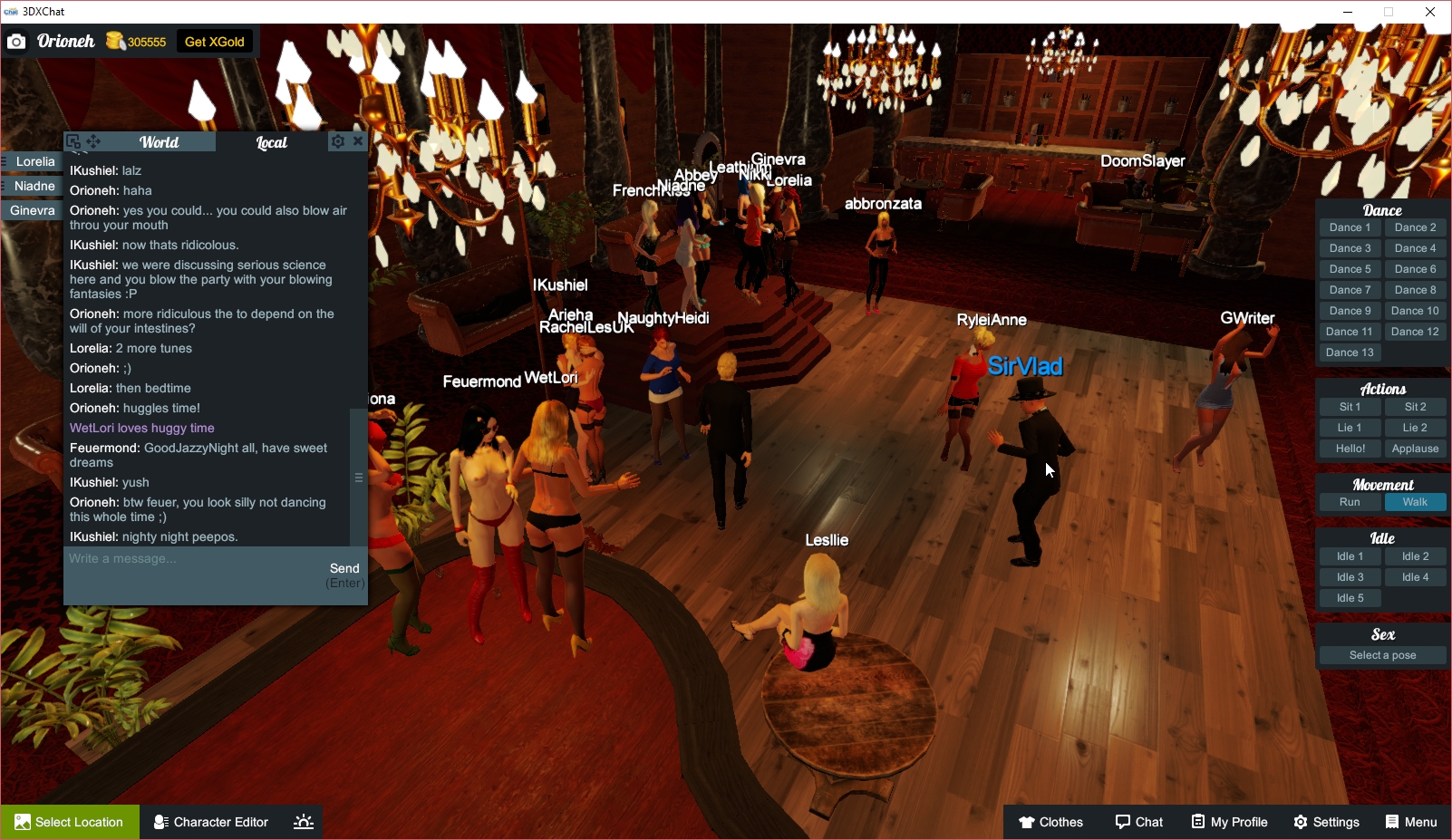Enable Run movement mode
1452x840 pixels.
(x=1349, y=501)
